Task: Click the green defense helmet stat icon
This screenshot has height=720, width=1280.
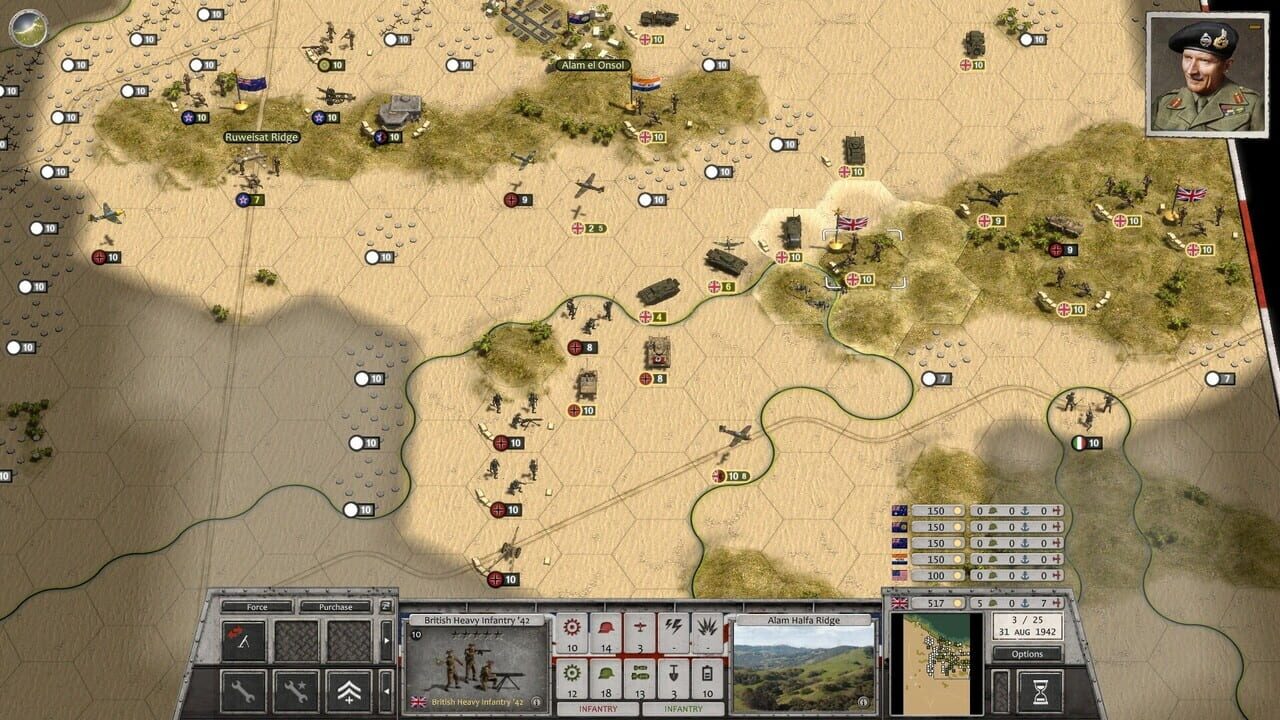Action: coord(606,673)
